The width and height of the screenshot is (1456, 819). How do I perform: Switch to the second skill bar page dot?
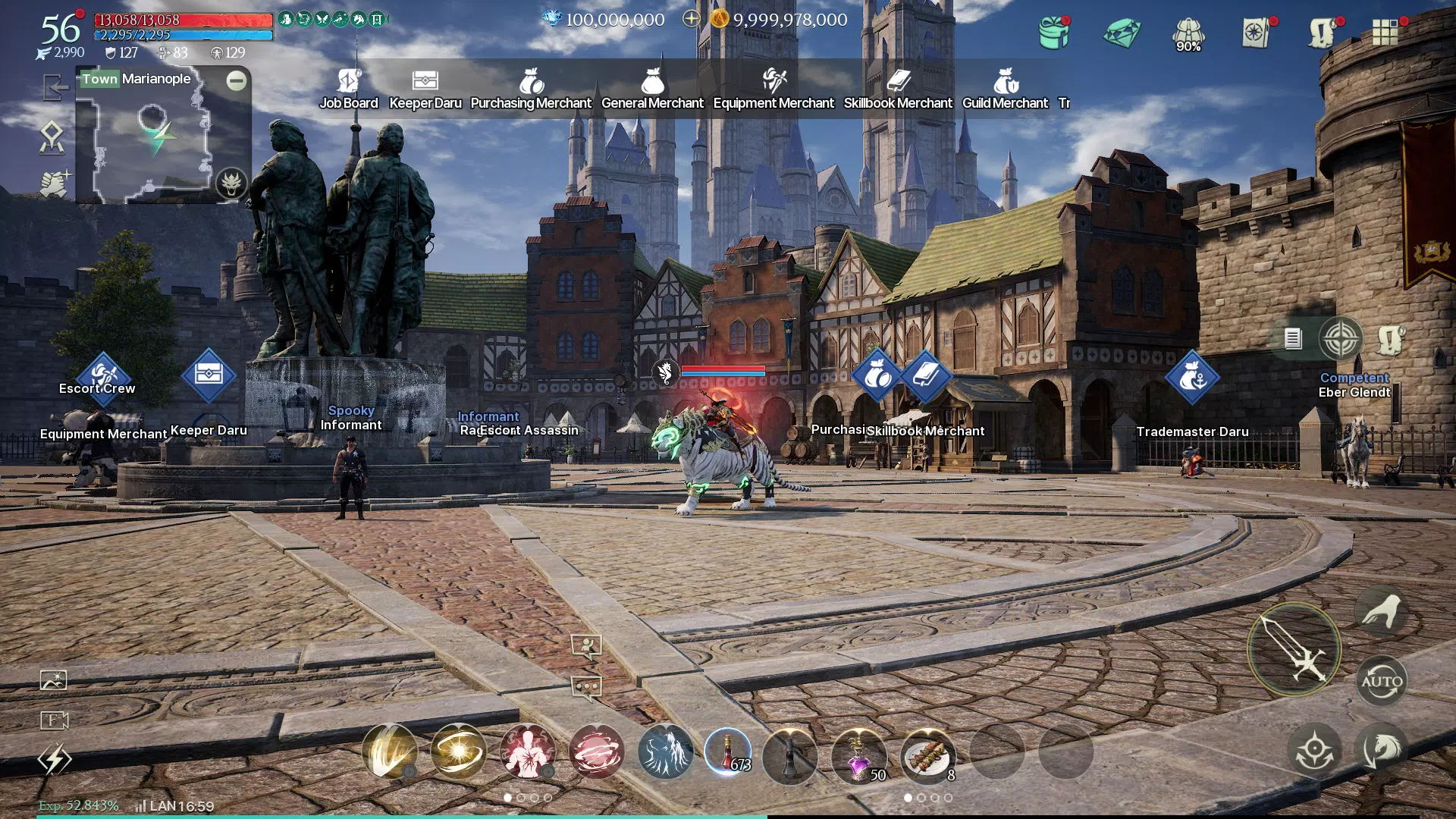(x=520, y=798)
